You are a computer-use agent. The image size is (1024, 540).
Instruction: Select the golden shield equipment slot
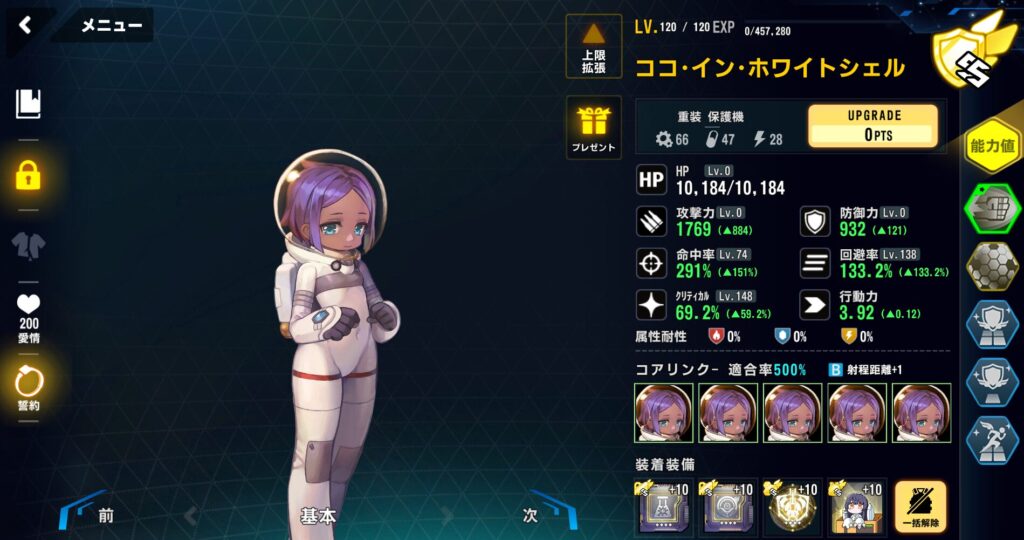791,509
